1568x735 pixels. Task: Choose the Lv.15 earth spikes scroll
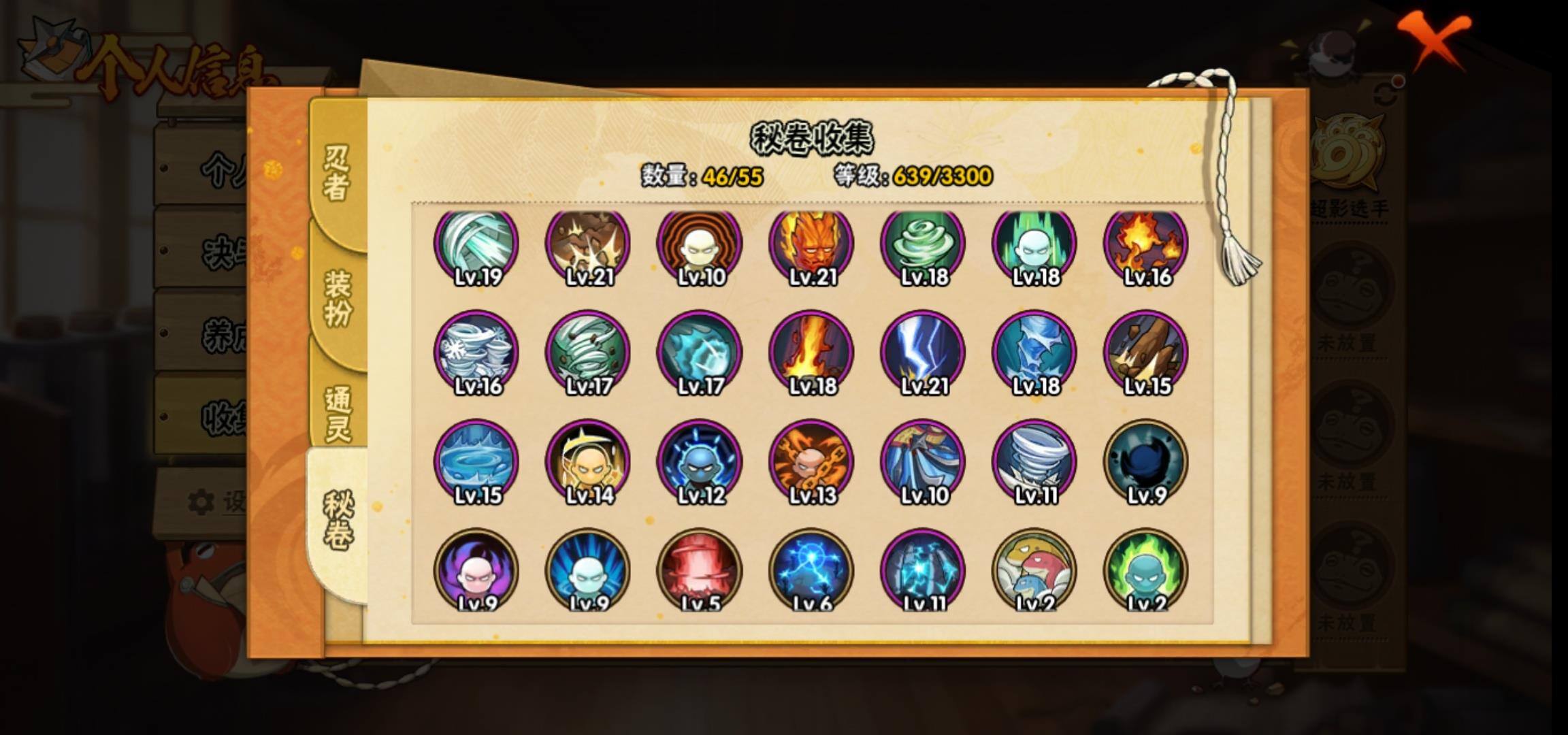tap(1146, 353)
